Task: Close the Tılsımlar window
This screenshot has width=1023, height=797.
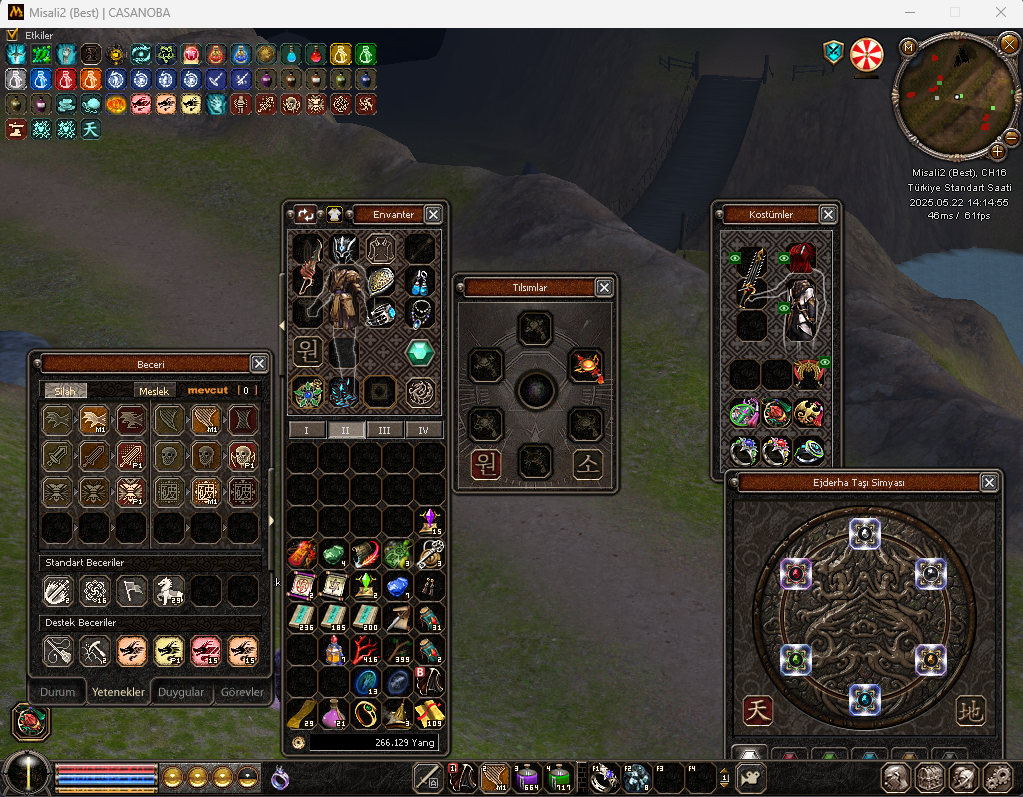Action: tap(604, 287)
